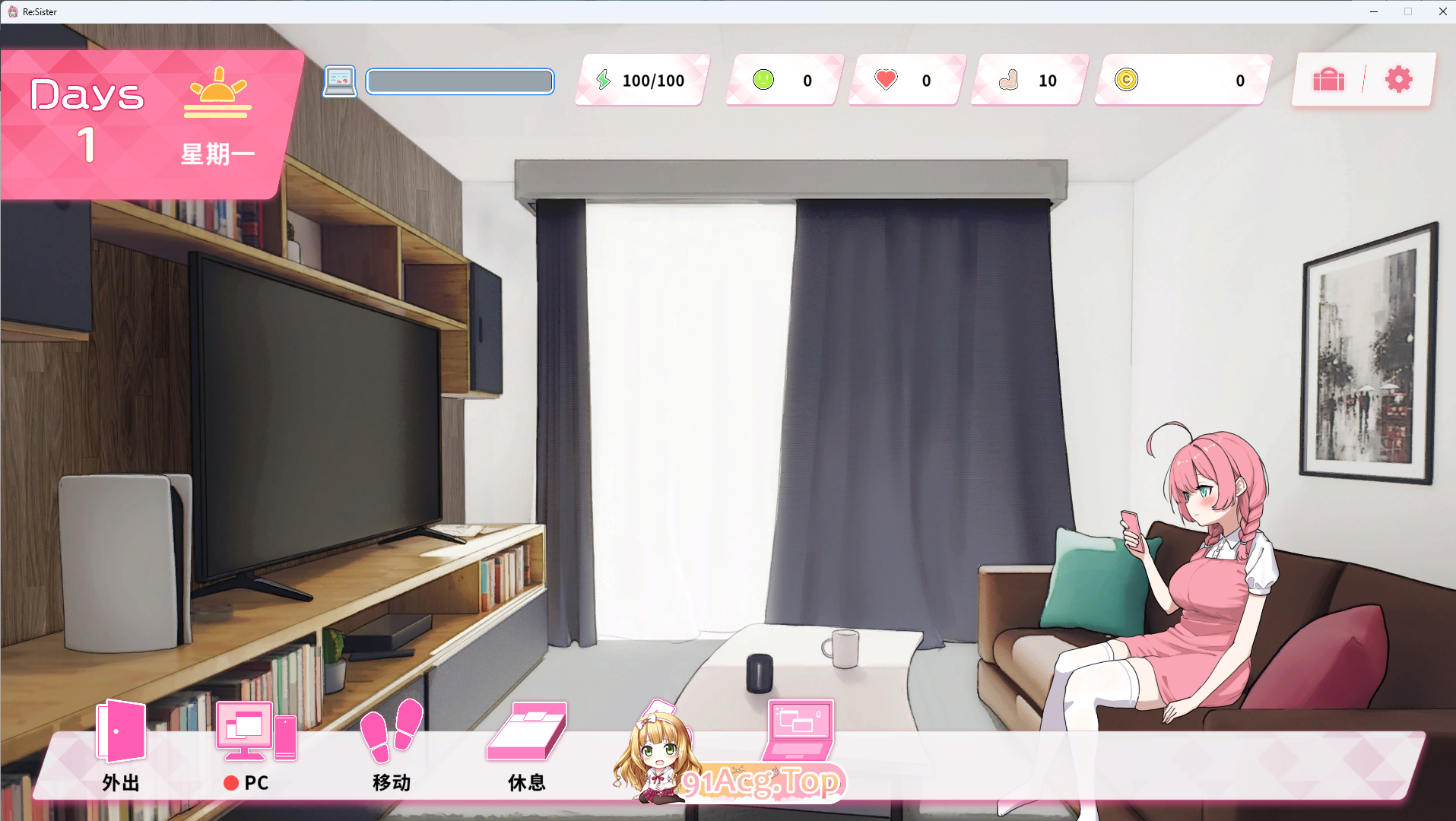The image size is (1456, 821).
Task: Open the briefcase inventory icon
Action: click(1328, 80)
